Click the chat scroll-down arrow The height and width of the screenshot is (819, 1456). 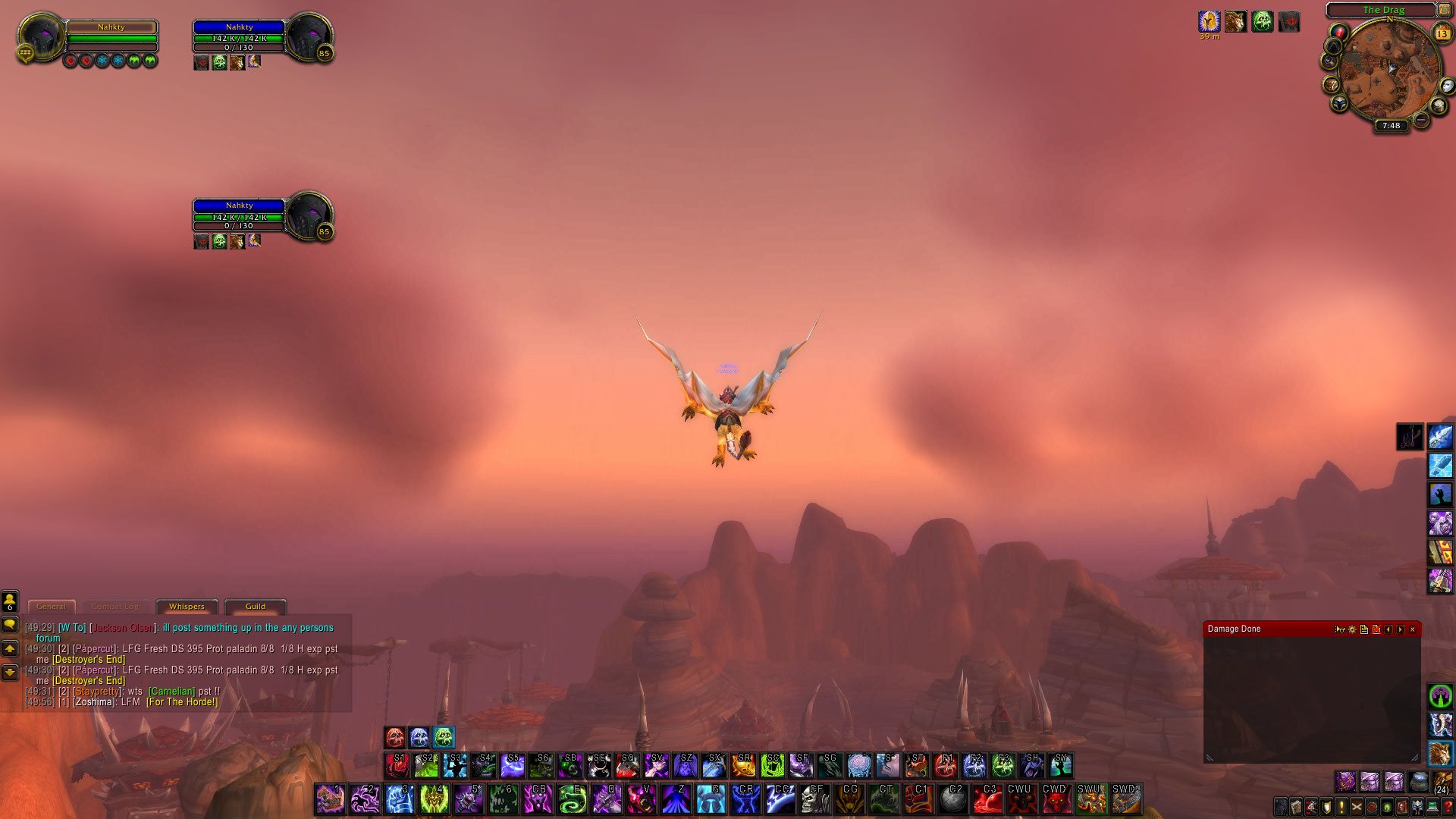pyautogui.click(x=9, y=671)
